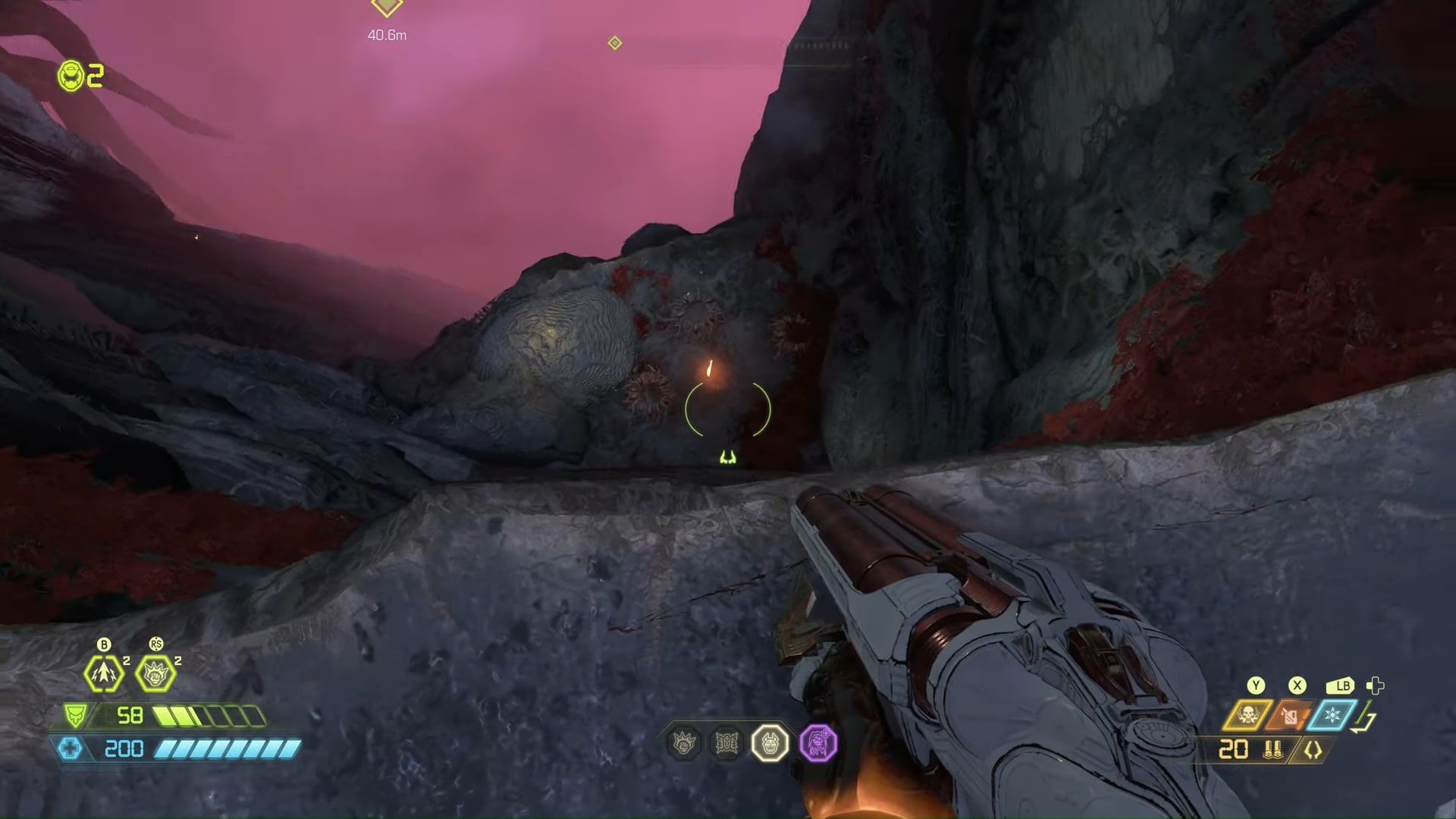Choose the spiky beetle rune slot
Viewport: 1456px width, 819px height.
[726, 743]
